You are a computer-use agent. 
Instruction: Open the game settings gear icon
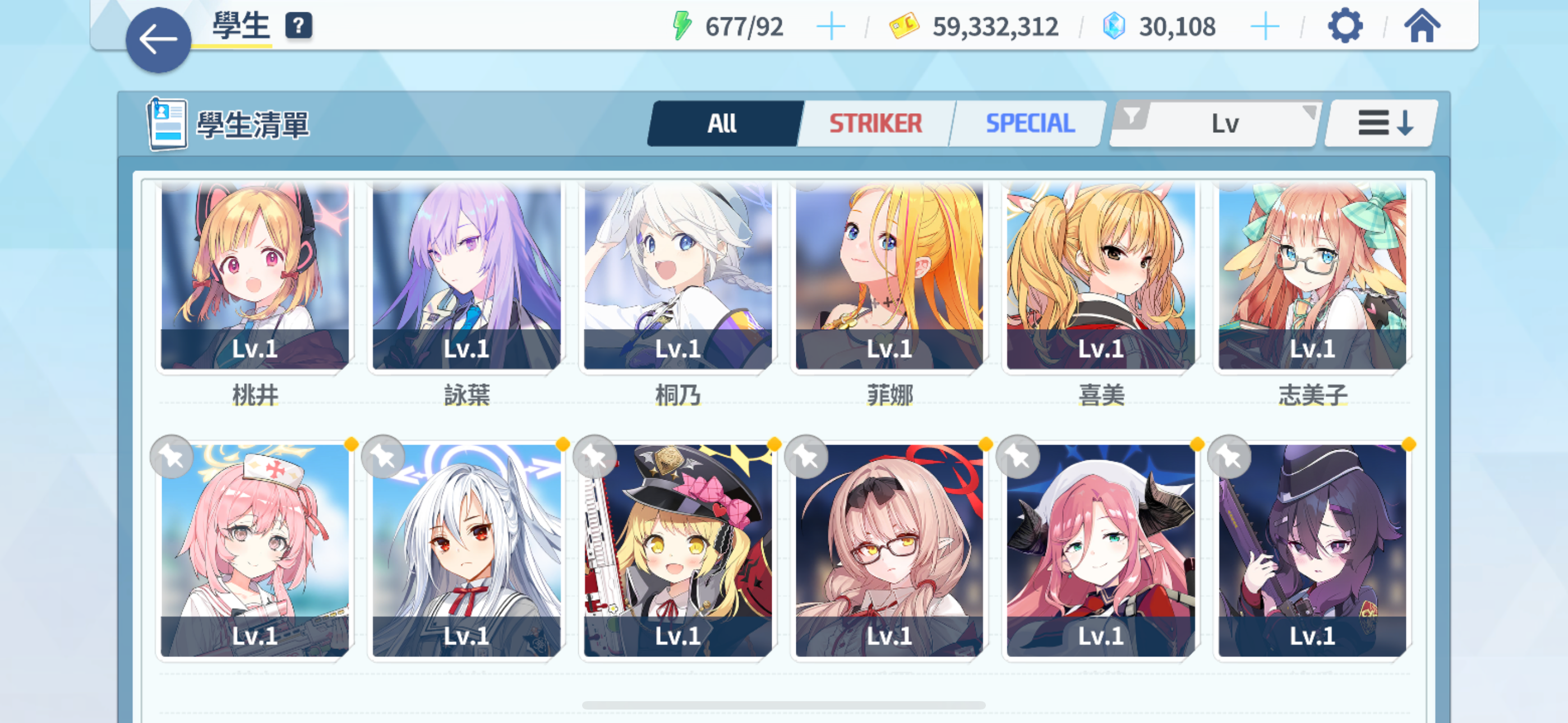click(1347, 26)
